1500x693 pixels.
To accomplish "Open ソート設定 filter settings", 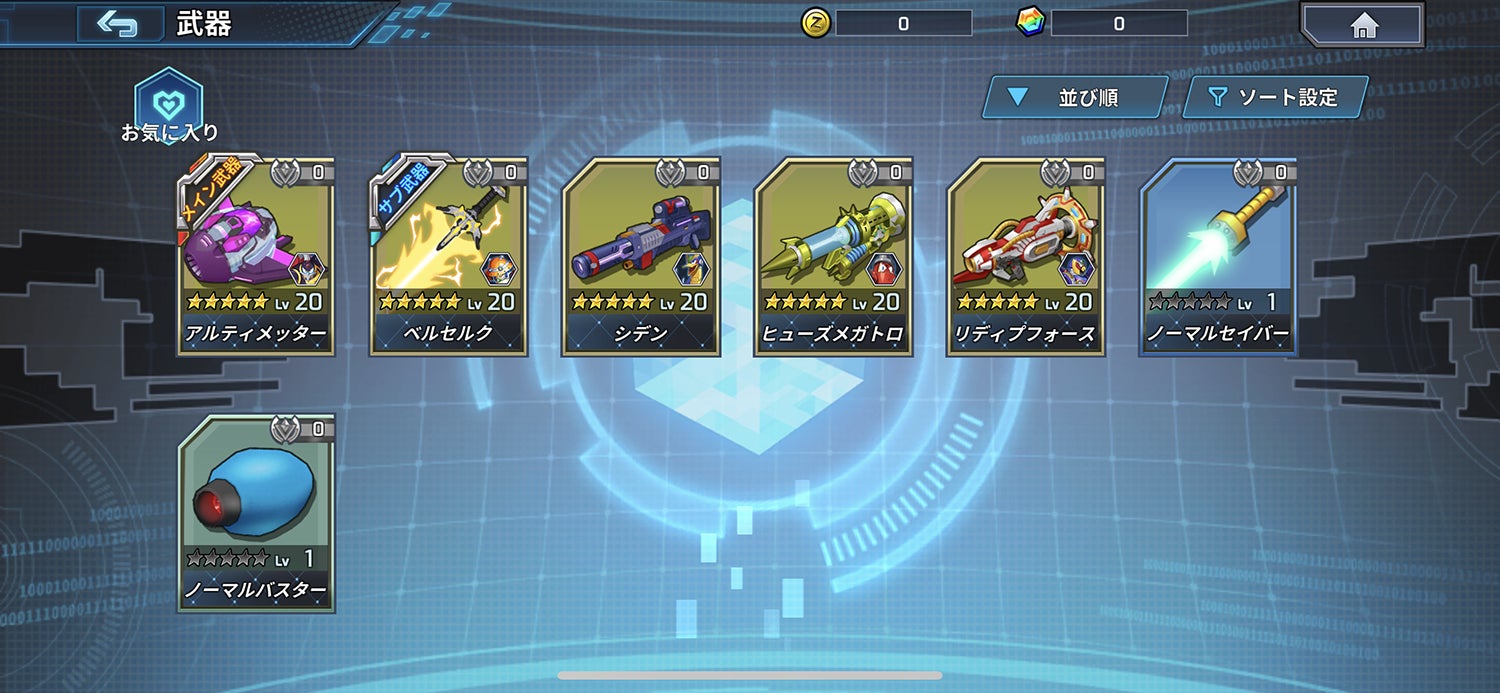I will point(1274,97).
